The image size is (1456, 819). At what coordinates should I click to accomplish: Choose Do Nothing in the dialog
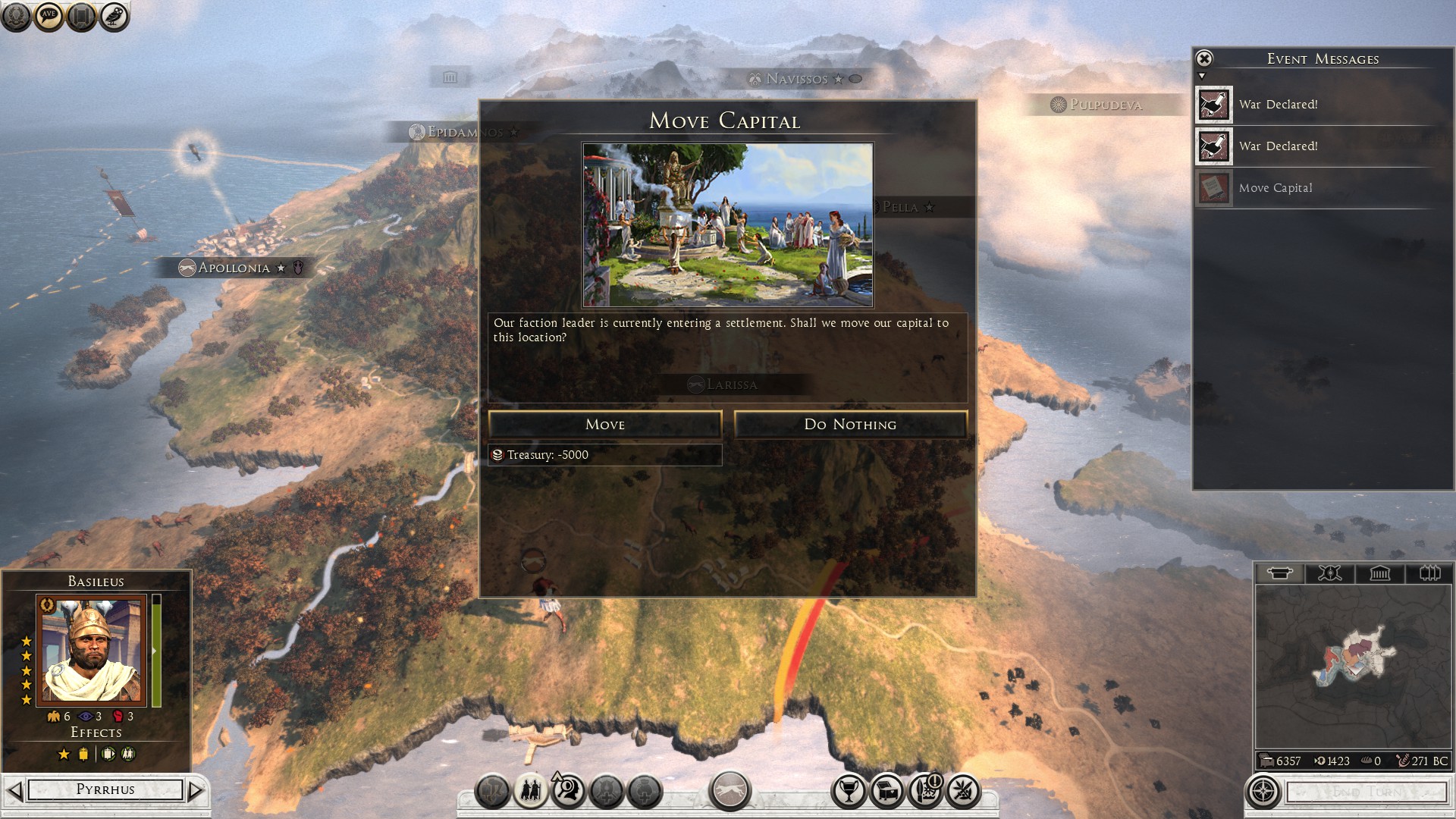pos(850,425)
